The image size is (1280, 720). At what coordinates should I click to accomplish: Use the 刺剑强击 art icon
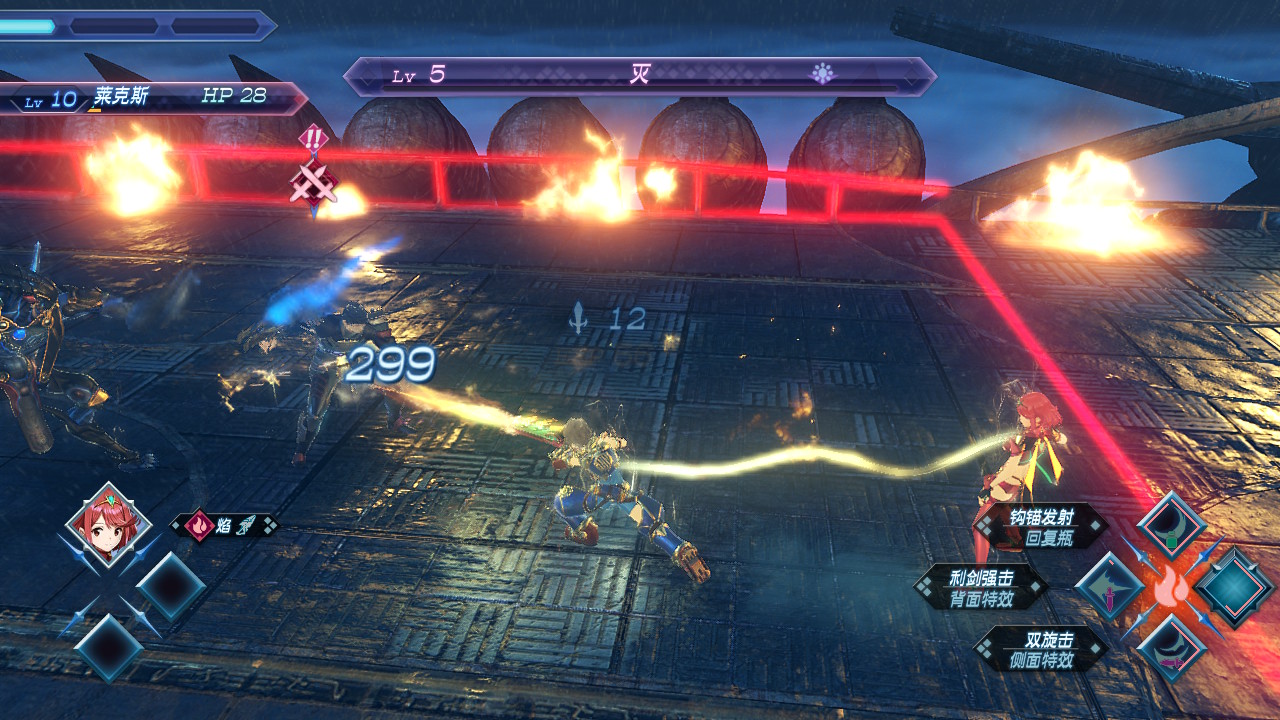pos(1108,585)
